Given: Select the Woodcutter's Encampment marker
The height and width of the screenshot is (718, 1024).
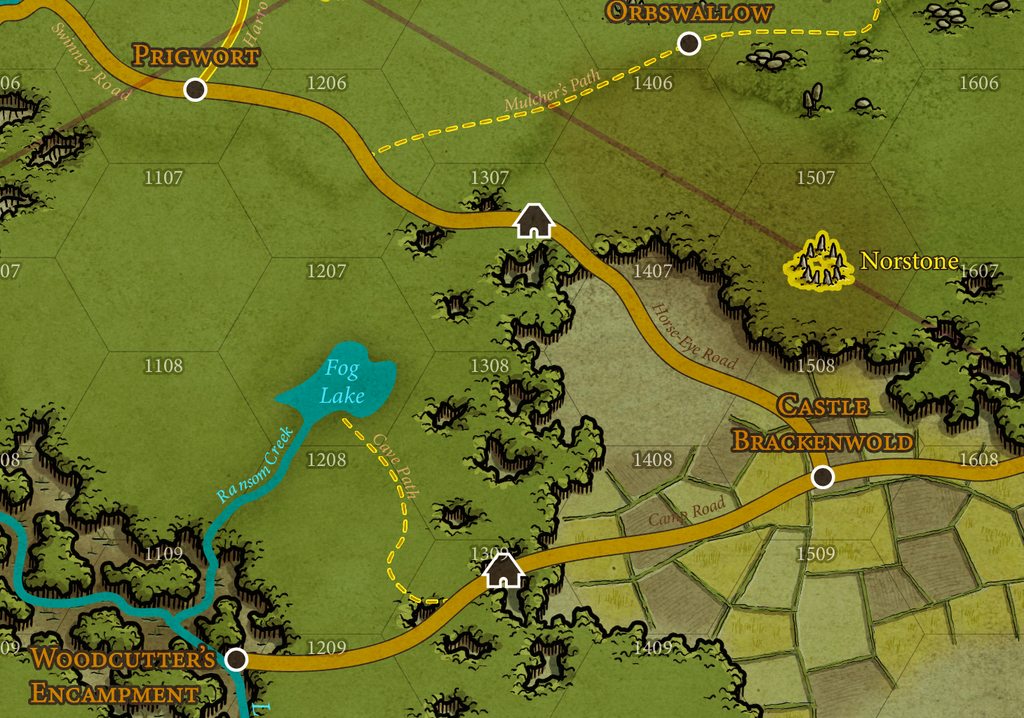Looking at the screenshot, I should pyautogui.click(x=236, y=659).
